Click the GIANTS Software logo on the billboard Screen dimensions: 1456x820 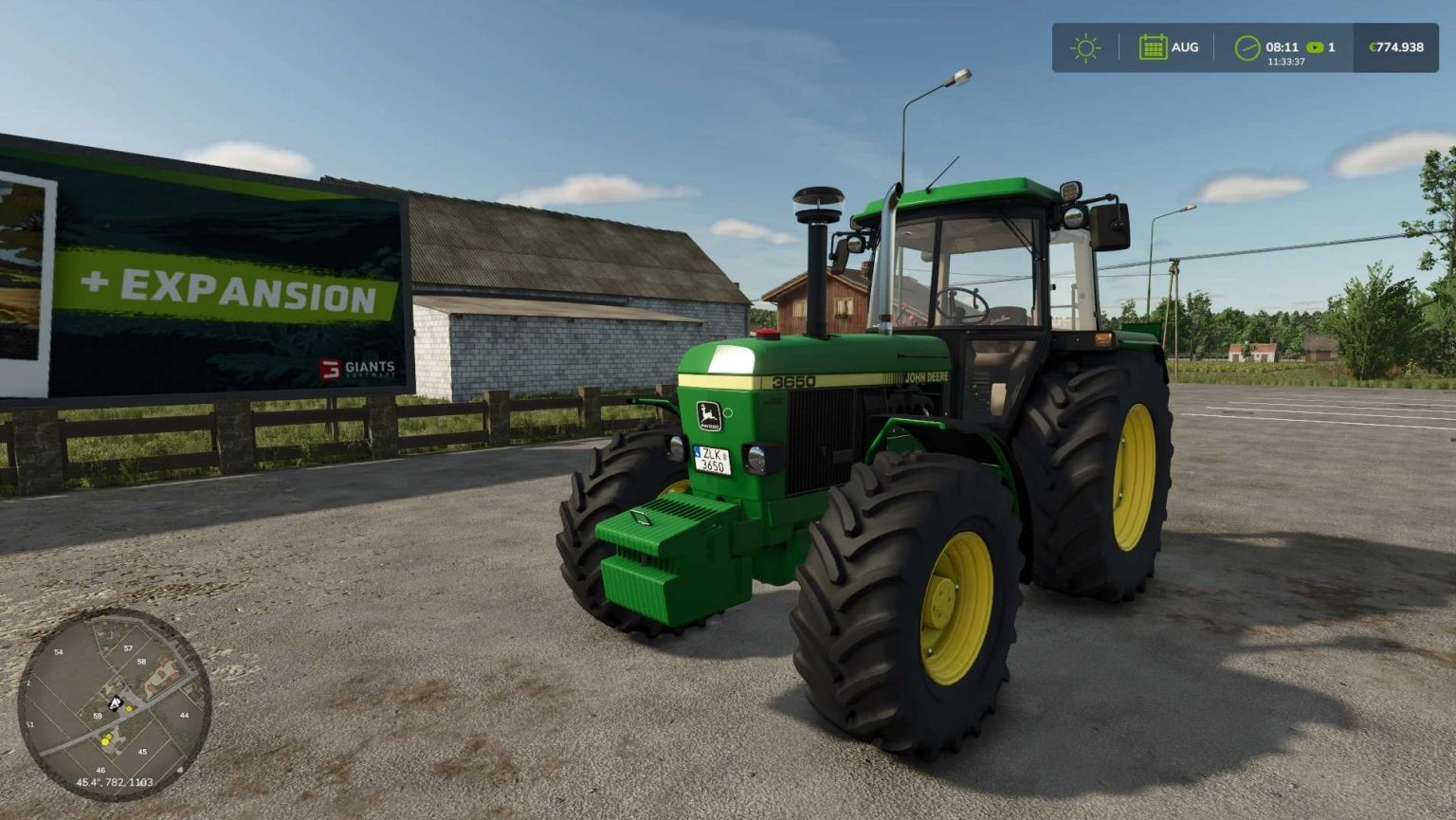pyautogui.click(x=357, y=369)
